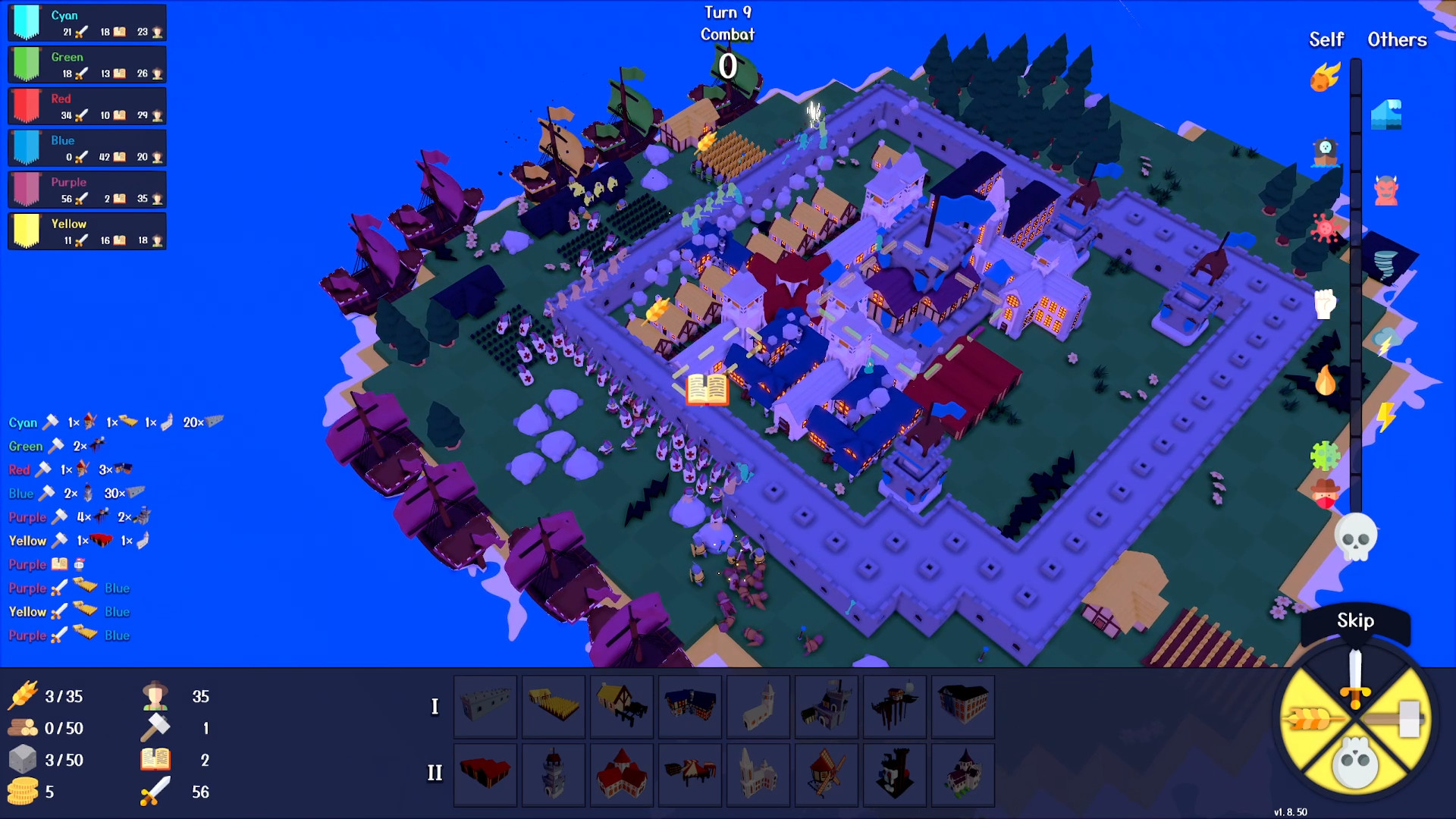This screenshot has height=819, width=1456.
Task: Select the windmill building in tier II
Action: point(826,774)
